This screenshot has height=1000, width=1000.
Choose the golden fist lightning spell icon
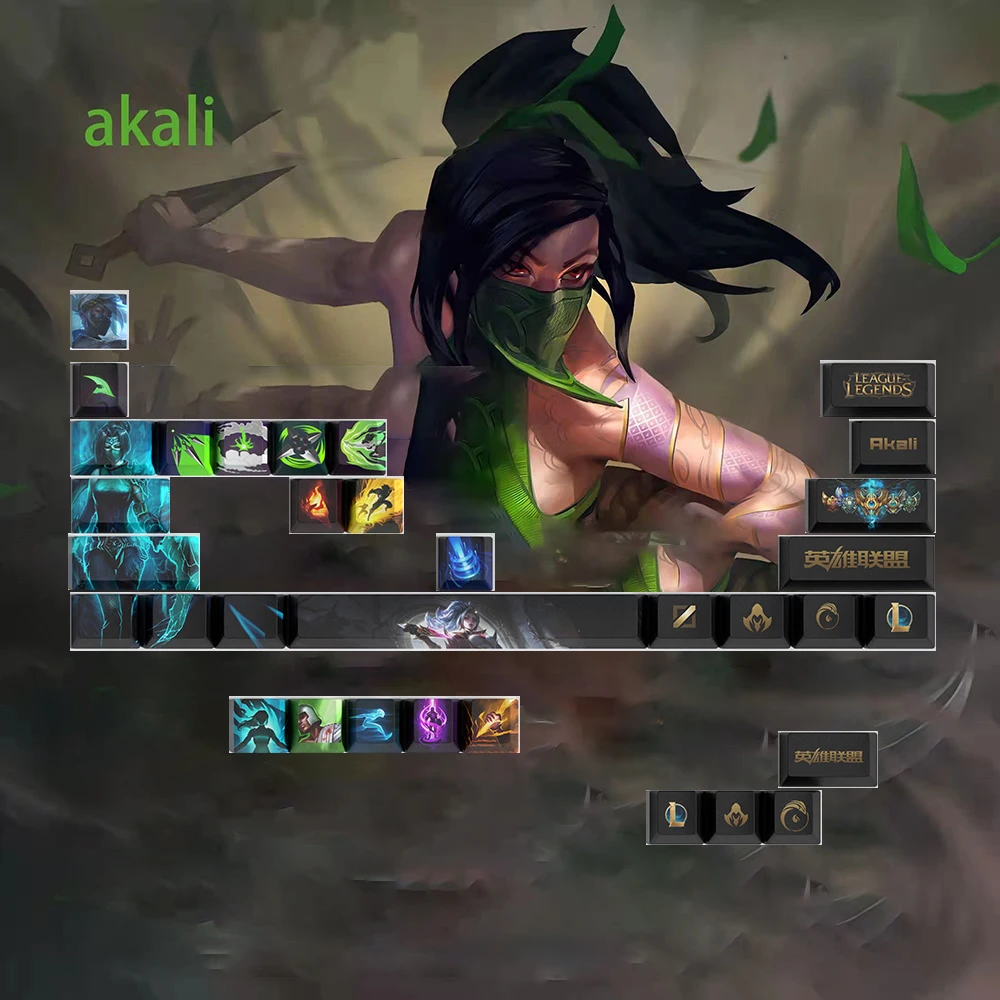(491, 725)
